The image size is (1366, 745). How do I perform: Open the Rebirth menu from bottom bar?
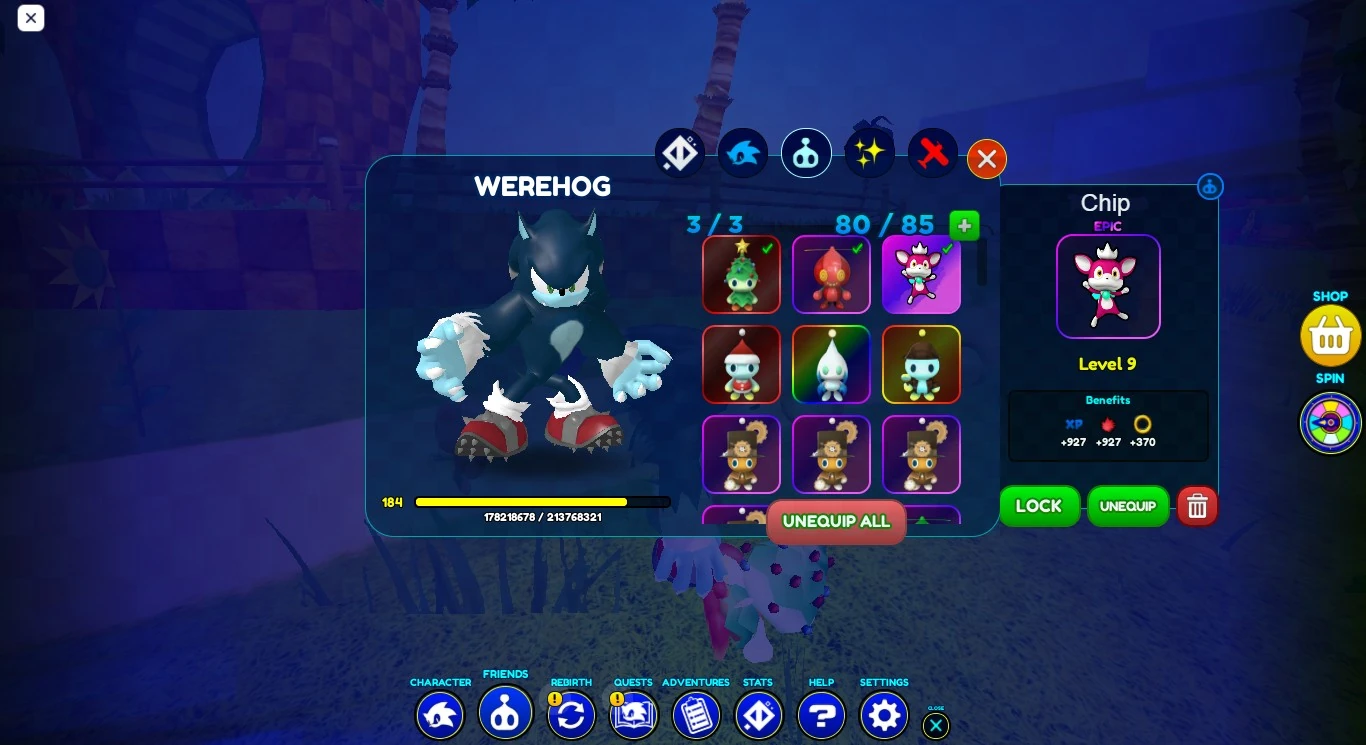click(571, 715)
